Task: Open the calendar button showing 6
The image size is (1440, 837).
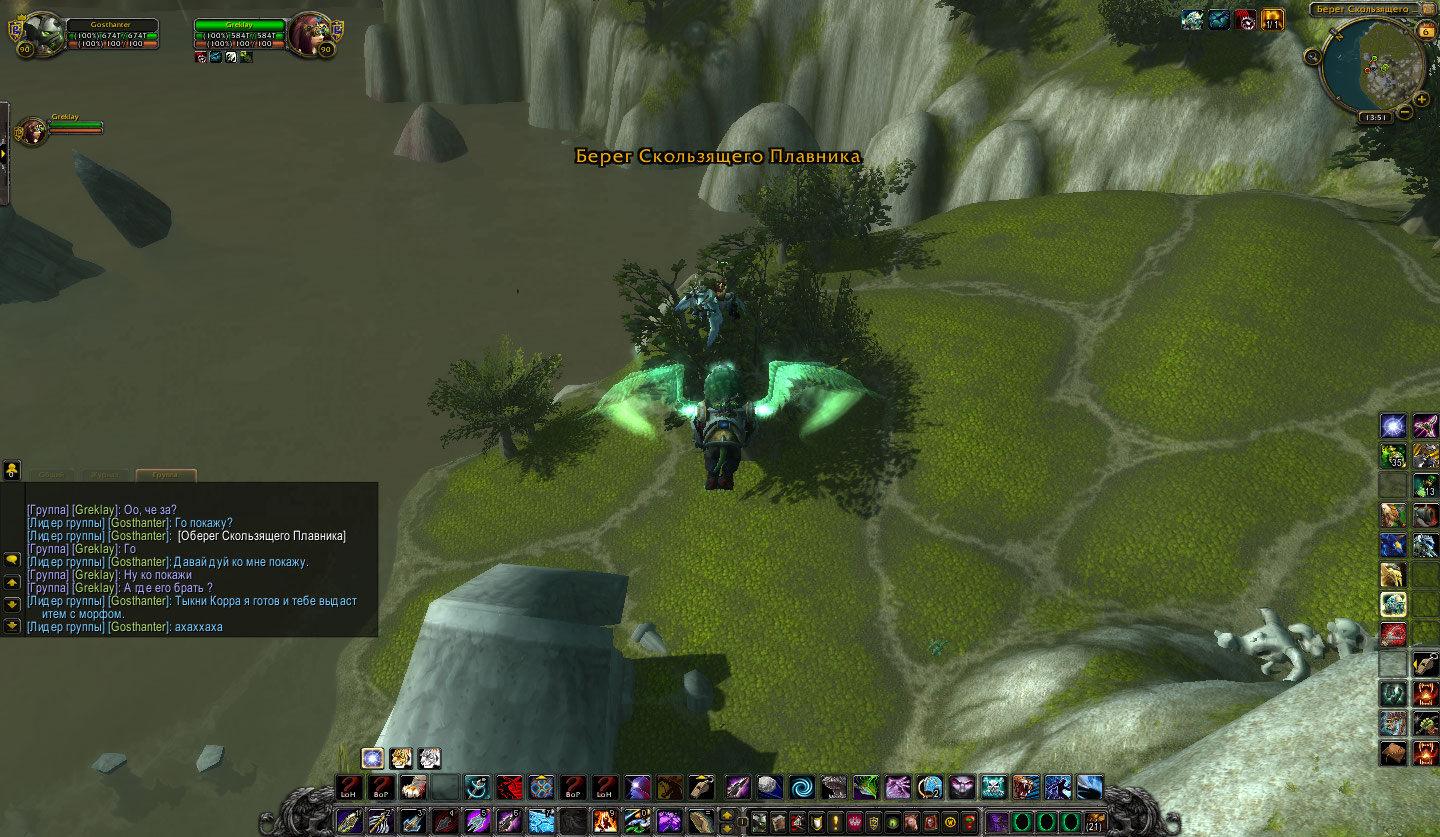Action: click(x=1427, y=31)
